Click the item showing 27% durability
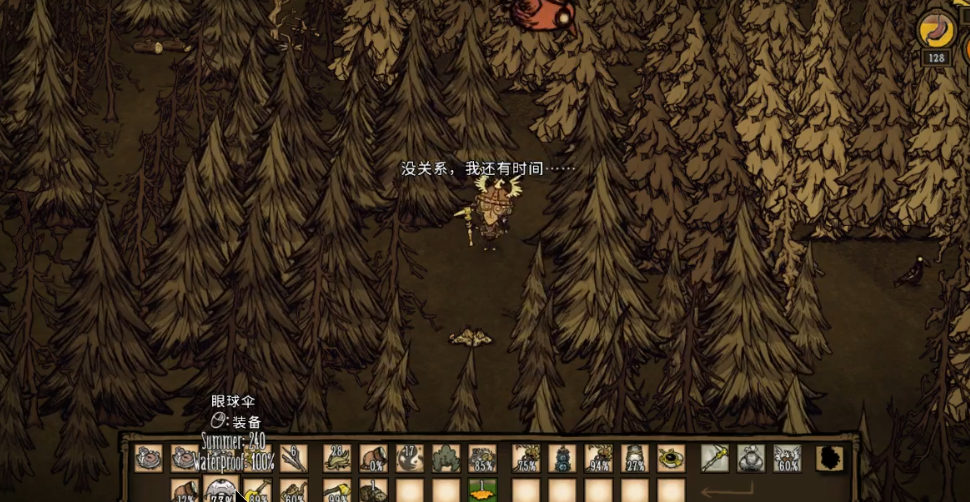Viewport: 970px width, 502px height. point(635,458)
